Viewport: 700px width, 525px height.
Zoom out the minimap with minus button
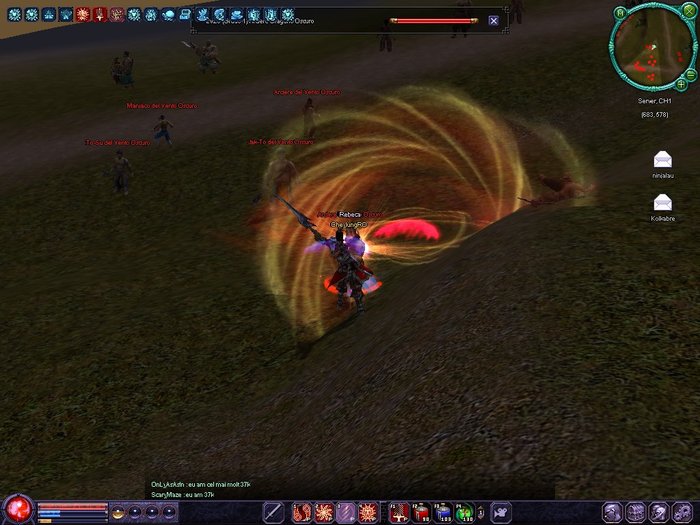tap(692, 74)
